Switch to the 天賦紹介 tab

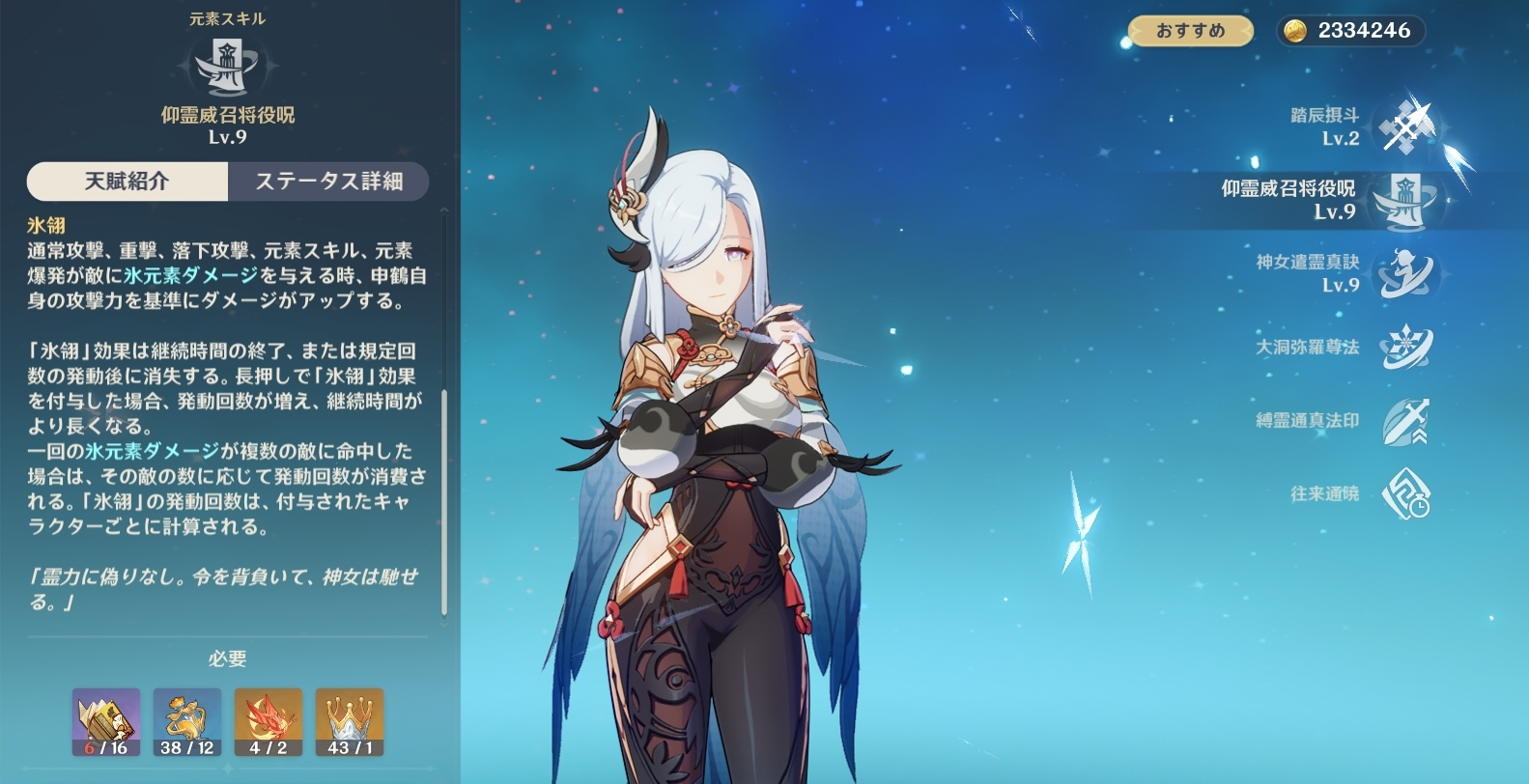click(x=127, y=182)
